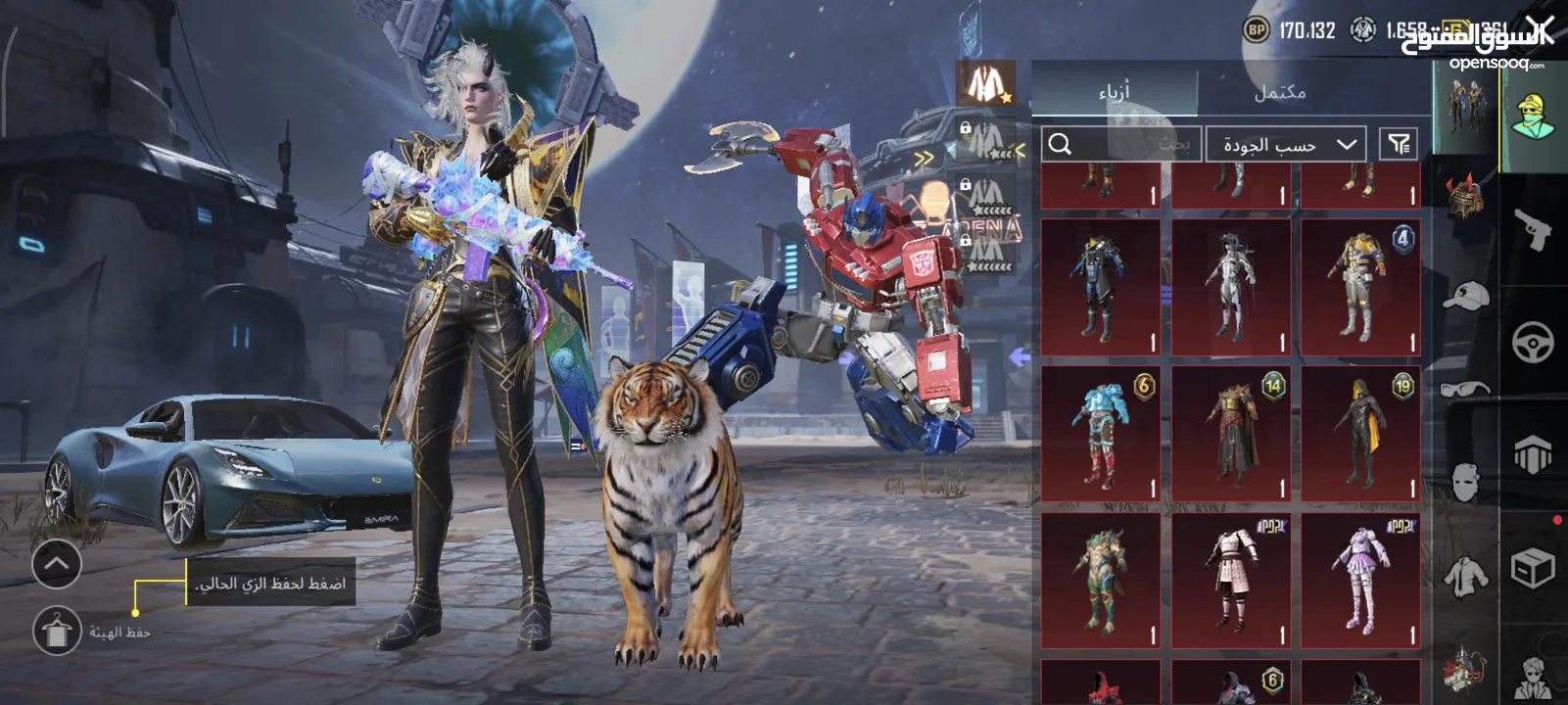Open the steering wheel vehicles category
Screen dimensions: 1568x705
[1533, 343]
